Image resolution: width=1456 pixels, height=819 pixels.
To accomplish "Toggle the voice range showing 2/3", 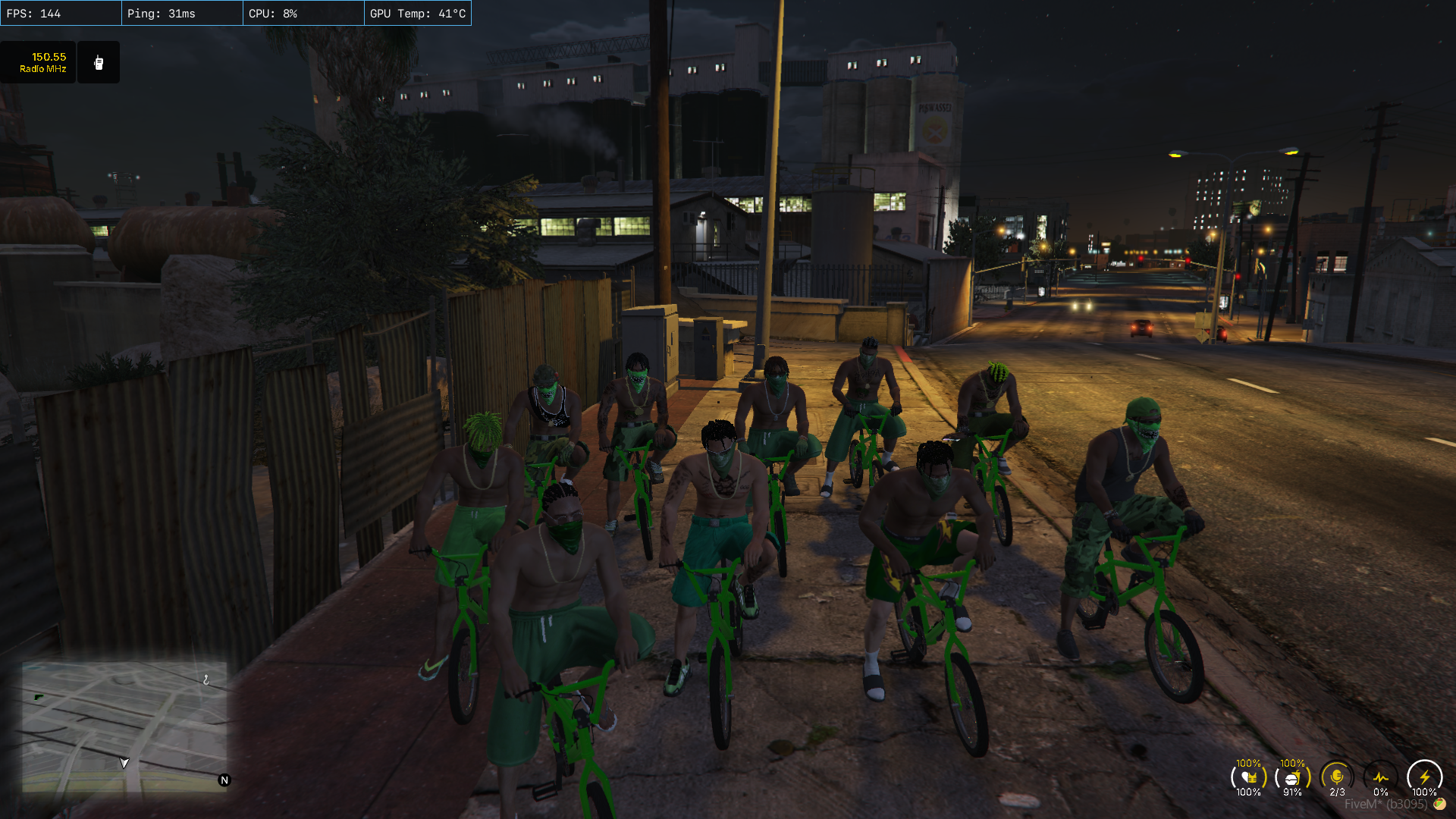I will pyautogui.click(x=1337, y=777).
